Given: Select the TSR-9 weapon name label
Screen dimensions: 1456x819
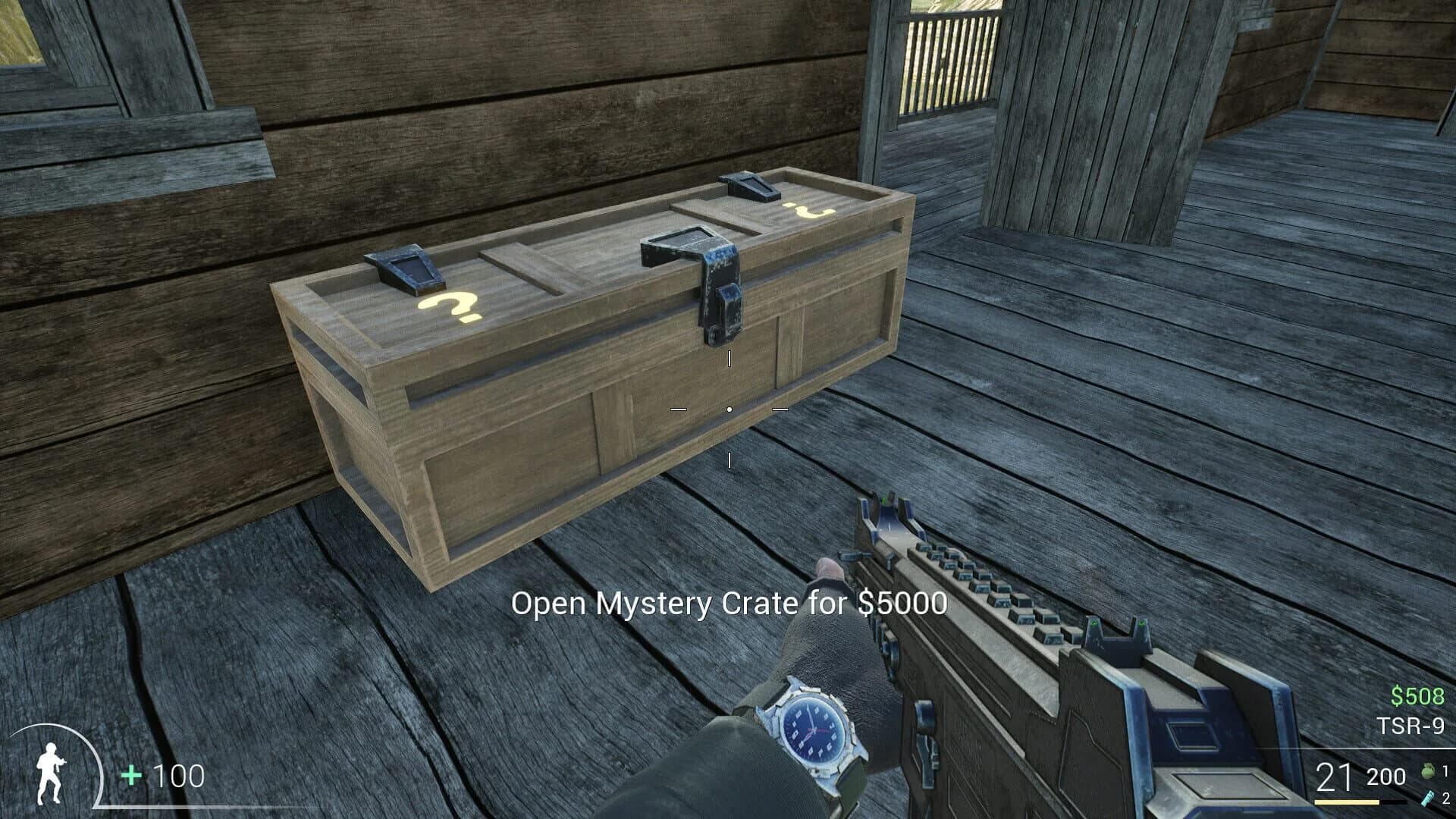Looking at the screenshot, I should pyautogui.click(x=1409, y=725).
